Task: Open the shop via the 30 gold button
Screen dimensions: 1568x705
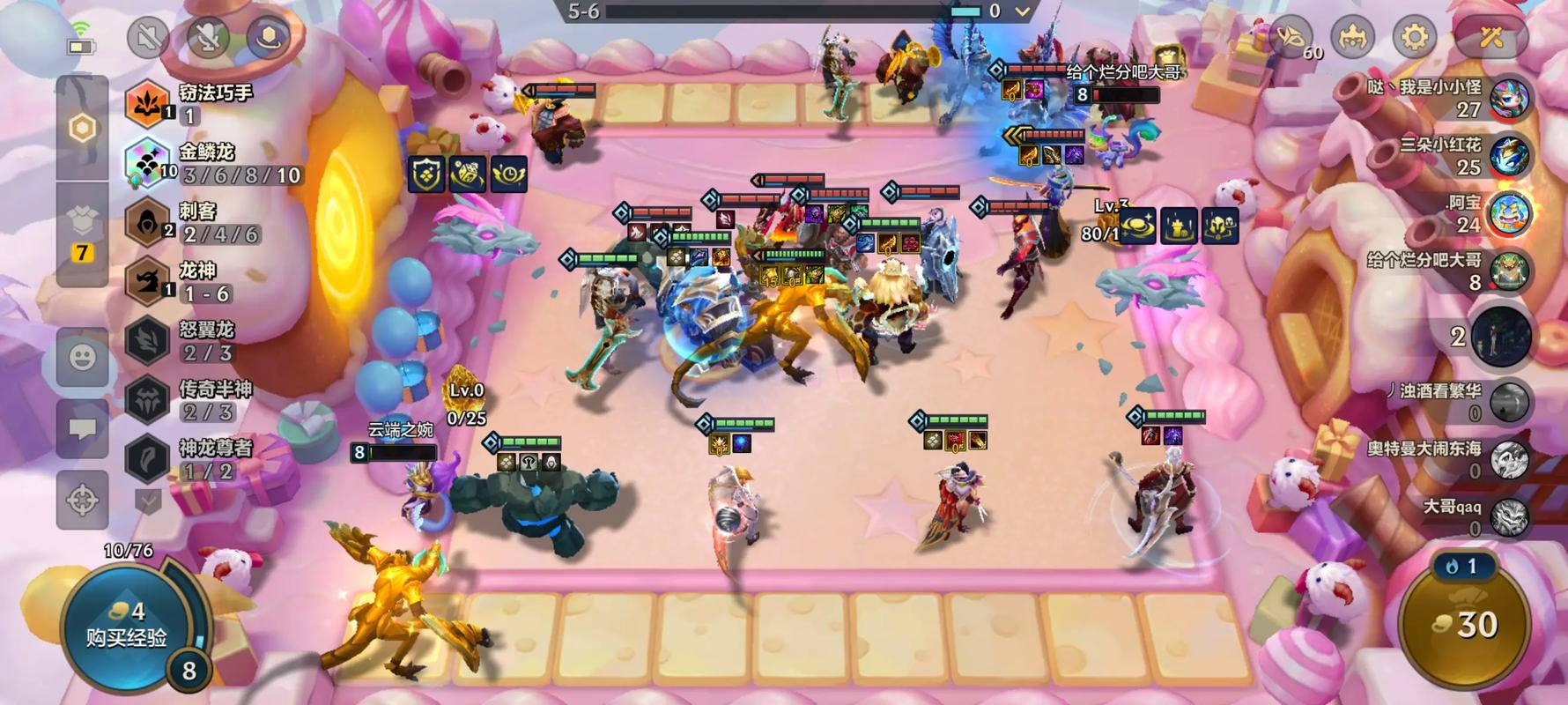Action: pyautogui.click(x=1466, y=625)
